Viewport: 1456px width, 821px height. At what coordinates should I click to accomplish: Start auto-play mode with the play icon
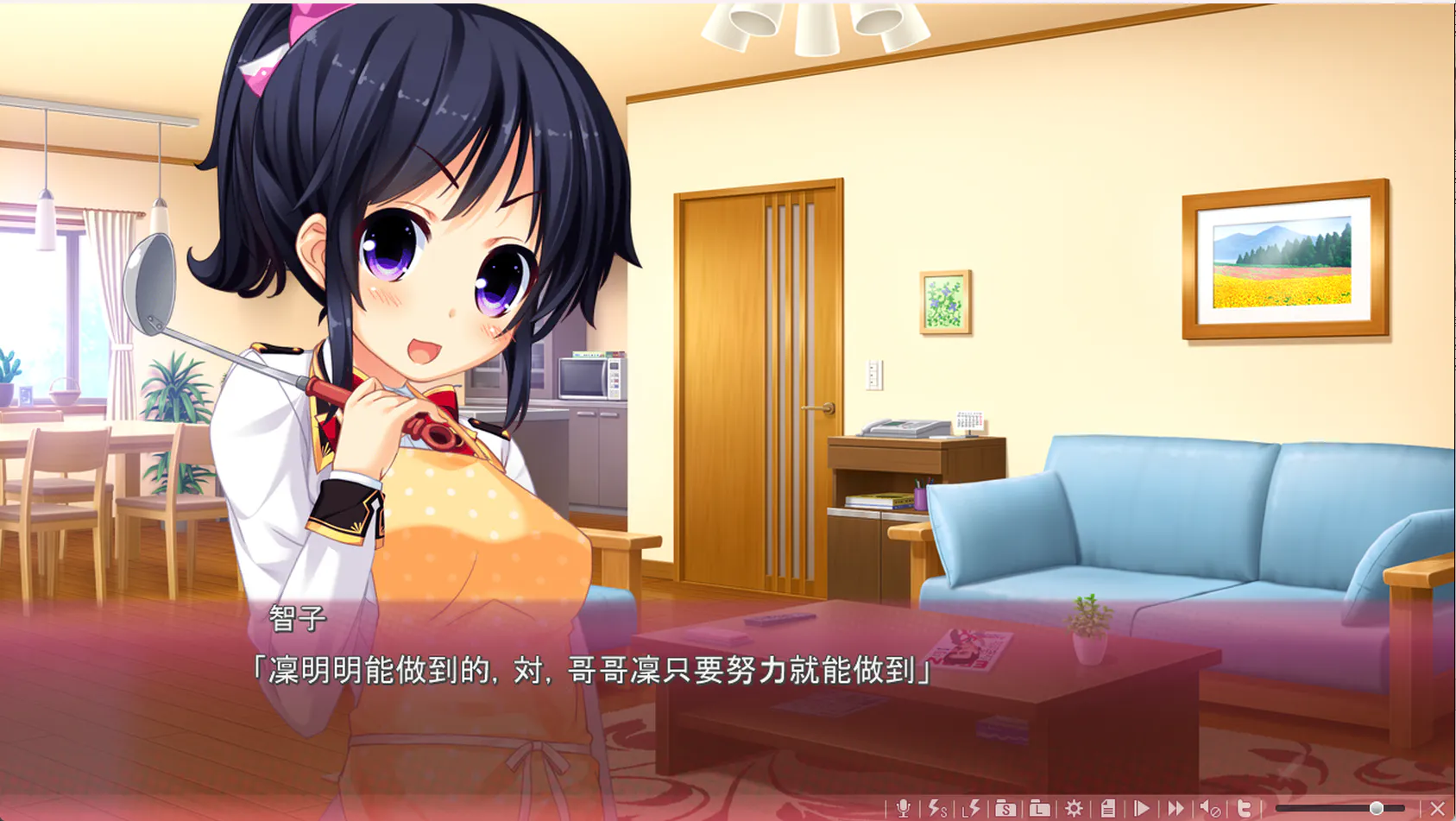click(1142, 808)
